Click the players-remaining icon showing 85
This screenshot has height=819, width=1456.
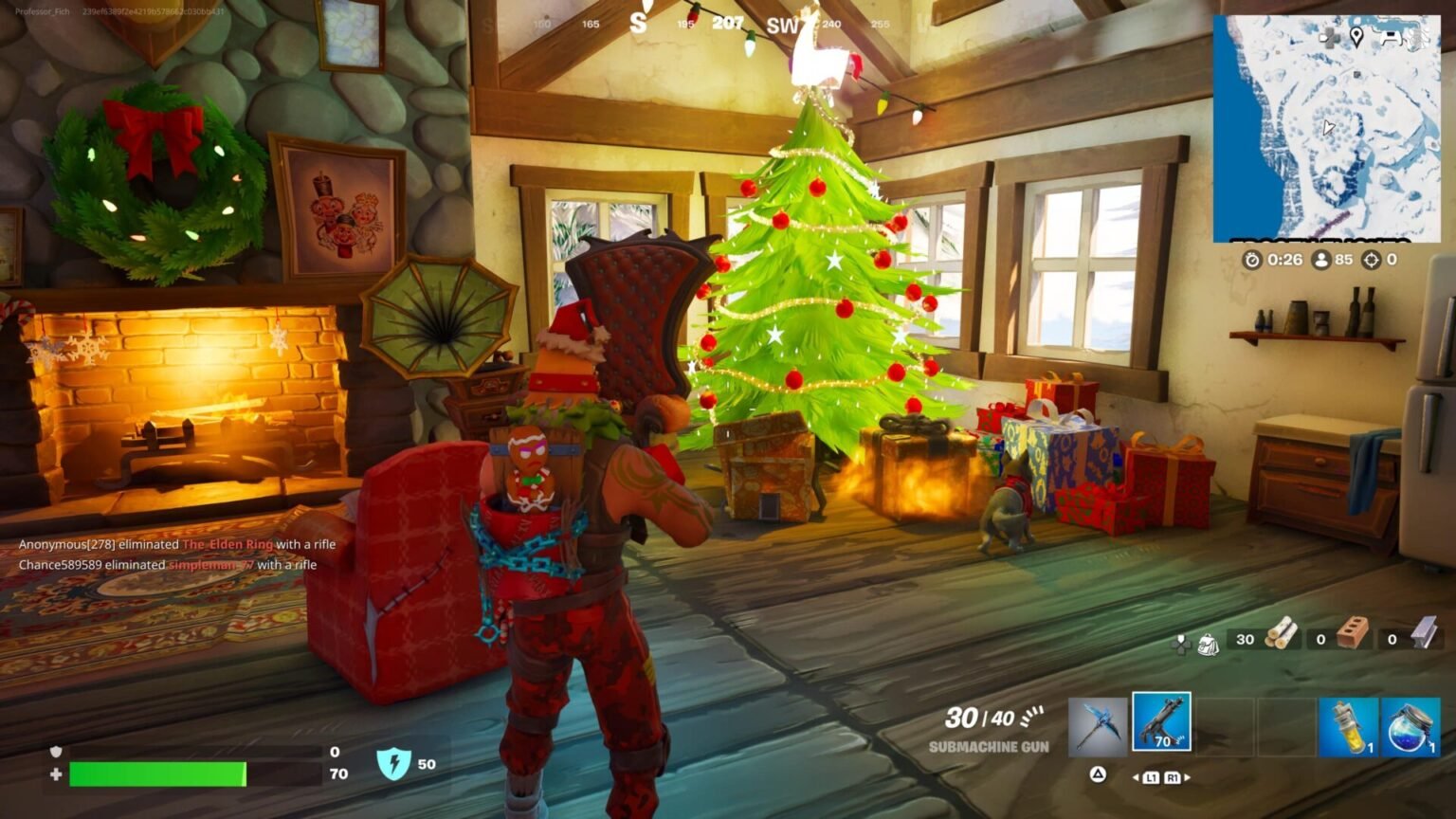pos(1321,260)
